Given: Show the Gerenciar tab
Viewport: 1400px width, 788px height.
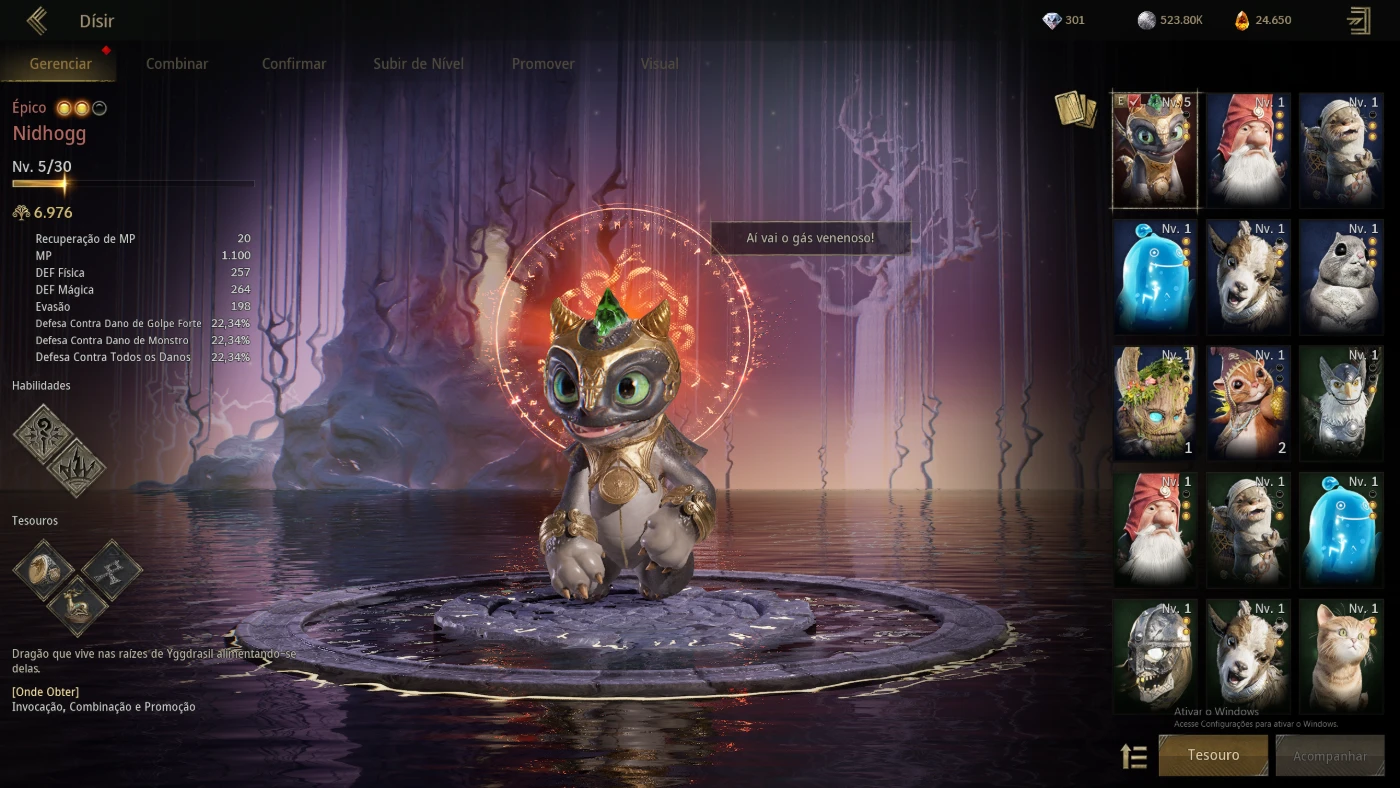Looking at the screenshot, I should [61, 63].
